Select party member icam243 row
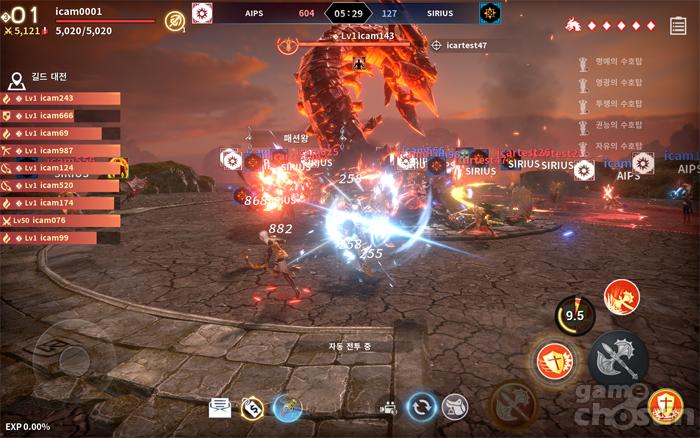The width and height of the screenshot is (700, 438). pos(61,98)
